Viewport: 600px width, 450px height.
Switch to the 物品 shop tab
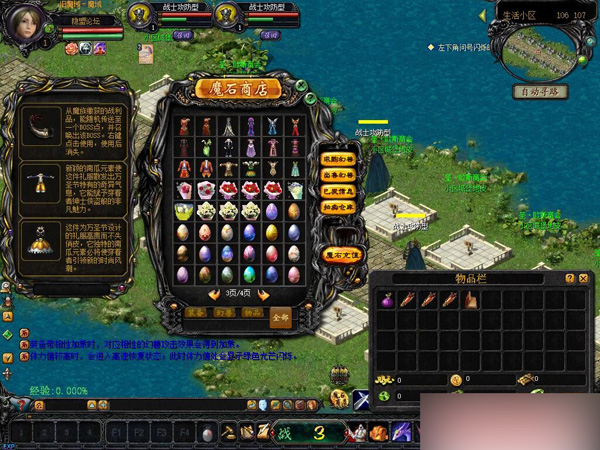[x=251, y=314]
